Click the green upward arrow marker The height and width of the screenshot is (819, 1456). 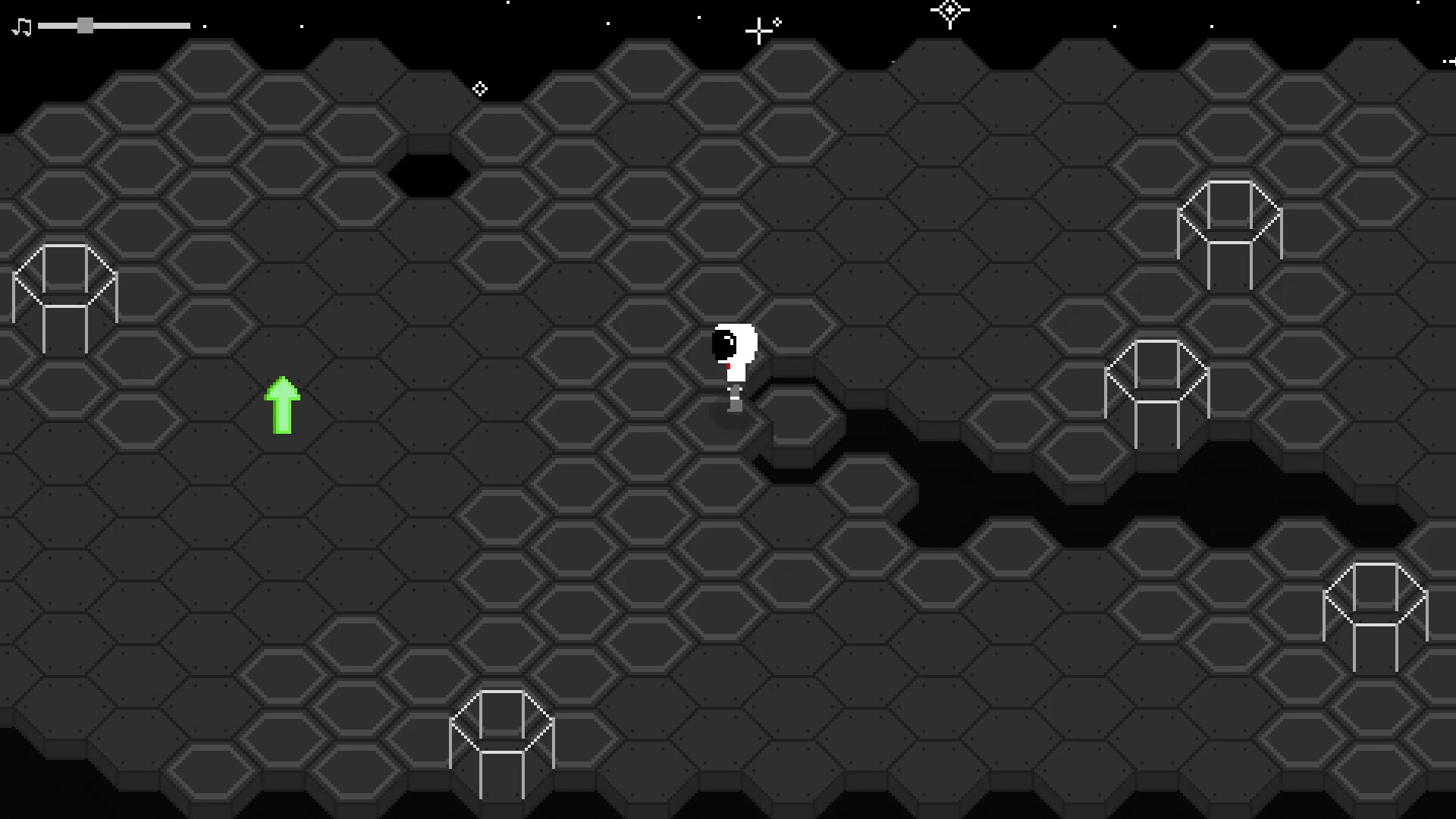tap(283, 404)
